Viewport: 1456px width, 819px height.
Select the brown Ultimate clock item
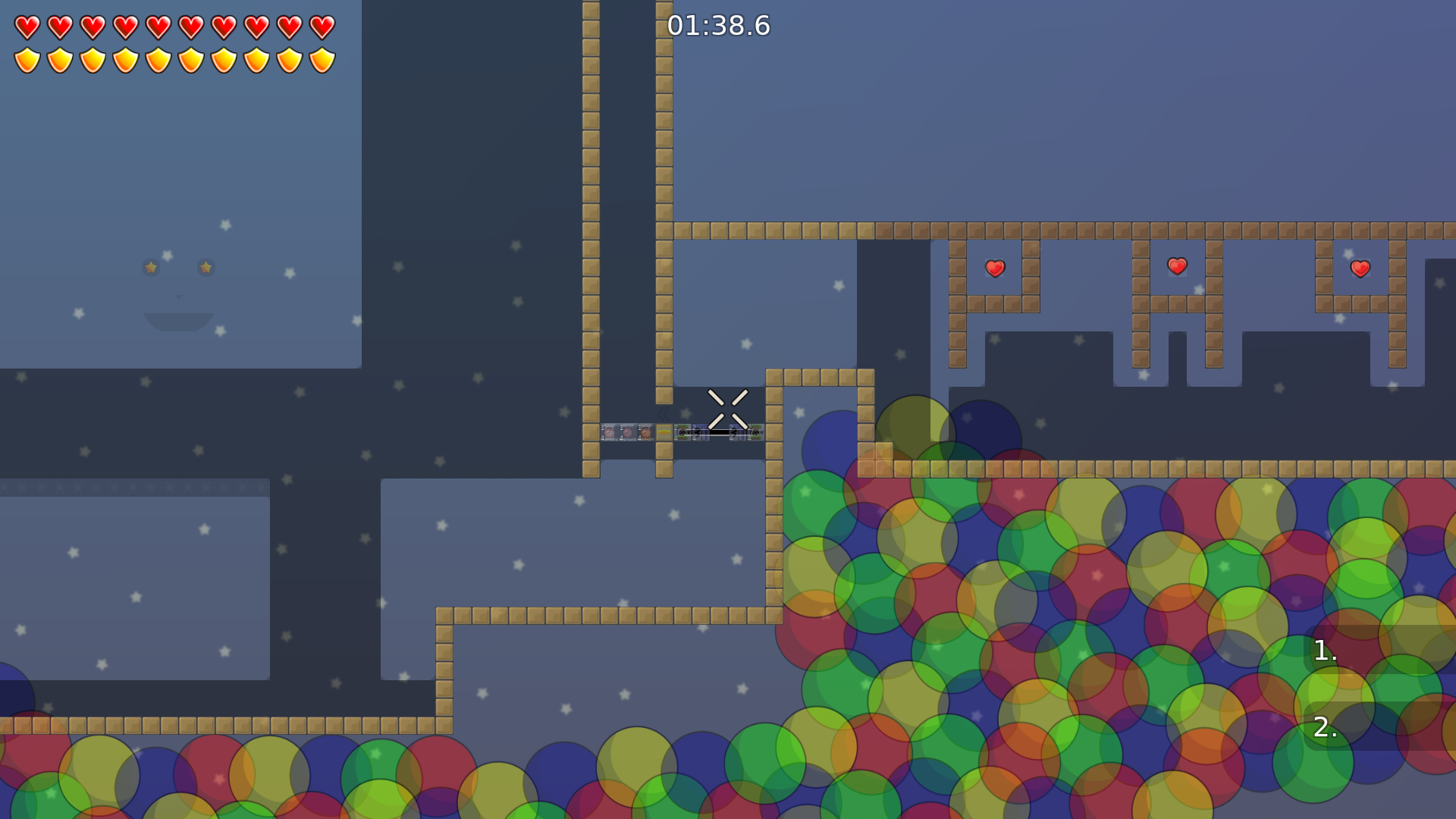(x=645, y=433)
